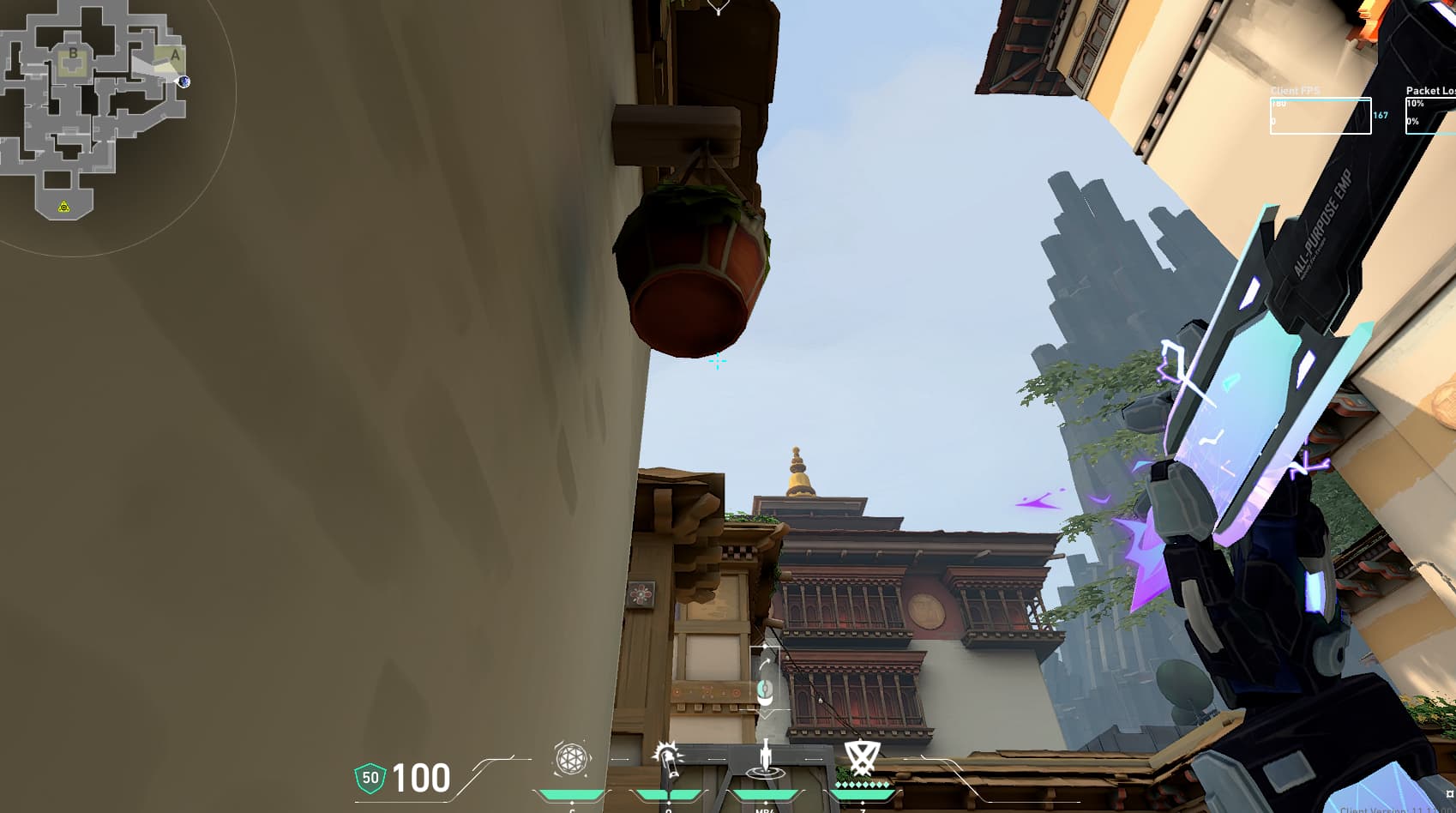
Task: Click the Z keybind label below the ultimate
Action: (862, 810)
